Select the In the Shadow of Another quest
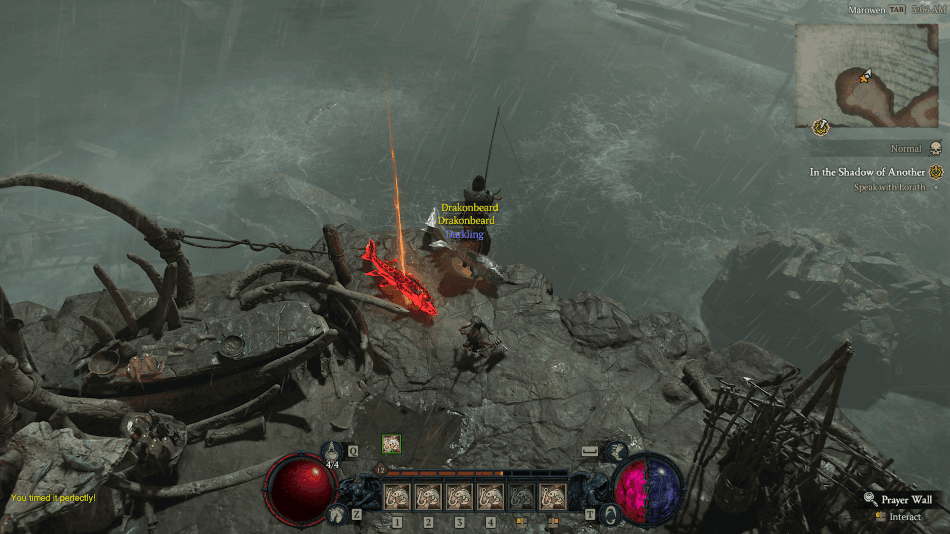Viewport: 950px width, 534px height. pos(868,172)
